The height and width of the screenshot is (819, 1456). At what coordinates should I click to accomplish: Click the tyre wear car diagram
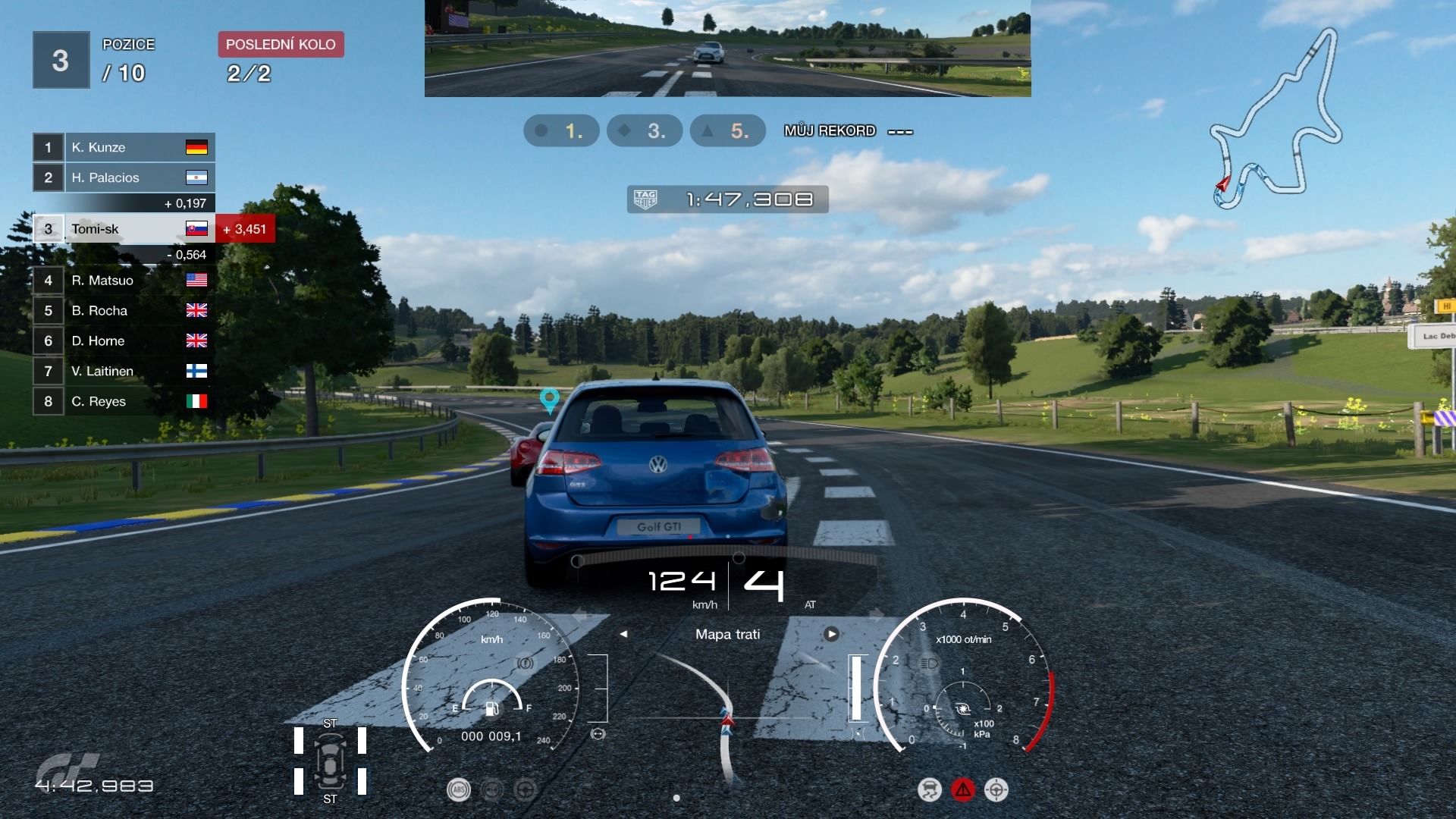point(330,761)
